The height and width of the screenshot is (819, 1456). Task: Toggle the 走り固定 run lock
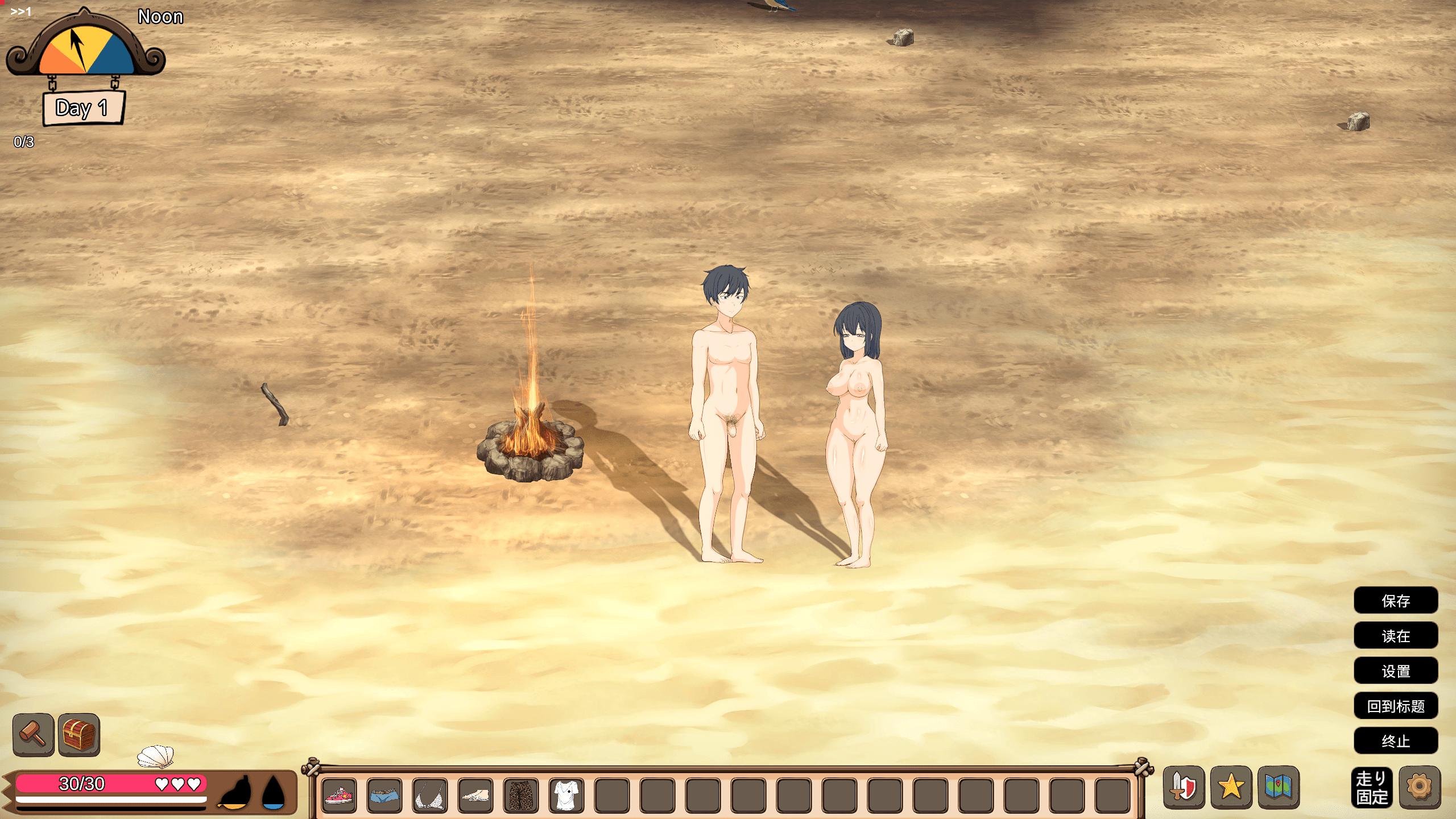[x=1371, y=787]
